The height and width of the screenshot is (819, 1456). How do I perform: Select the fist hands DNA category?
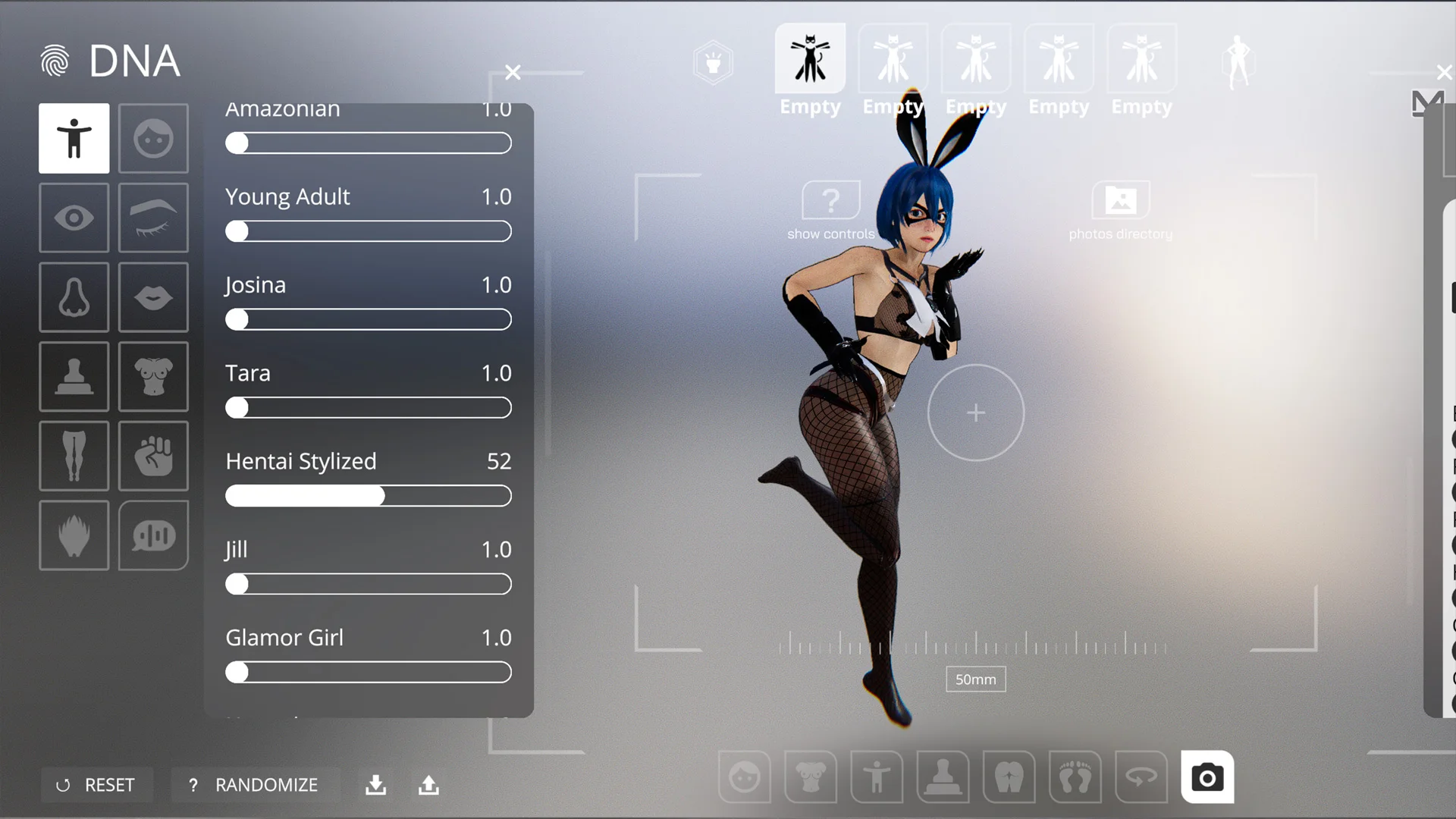153,456
